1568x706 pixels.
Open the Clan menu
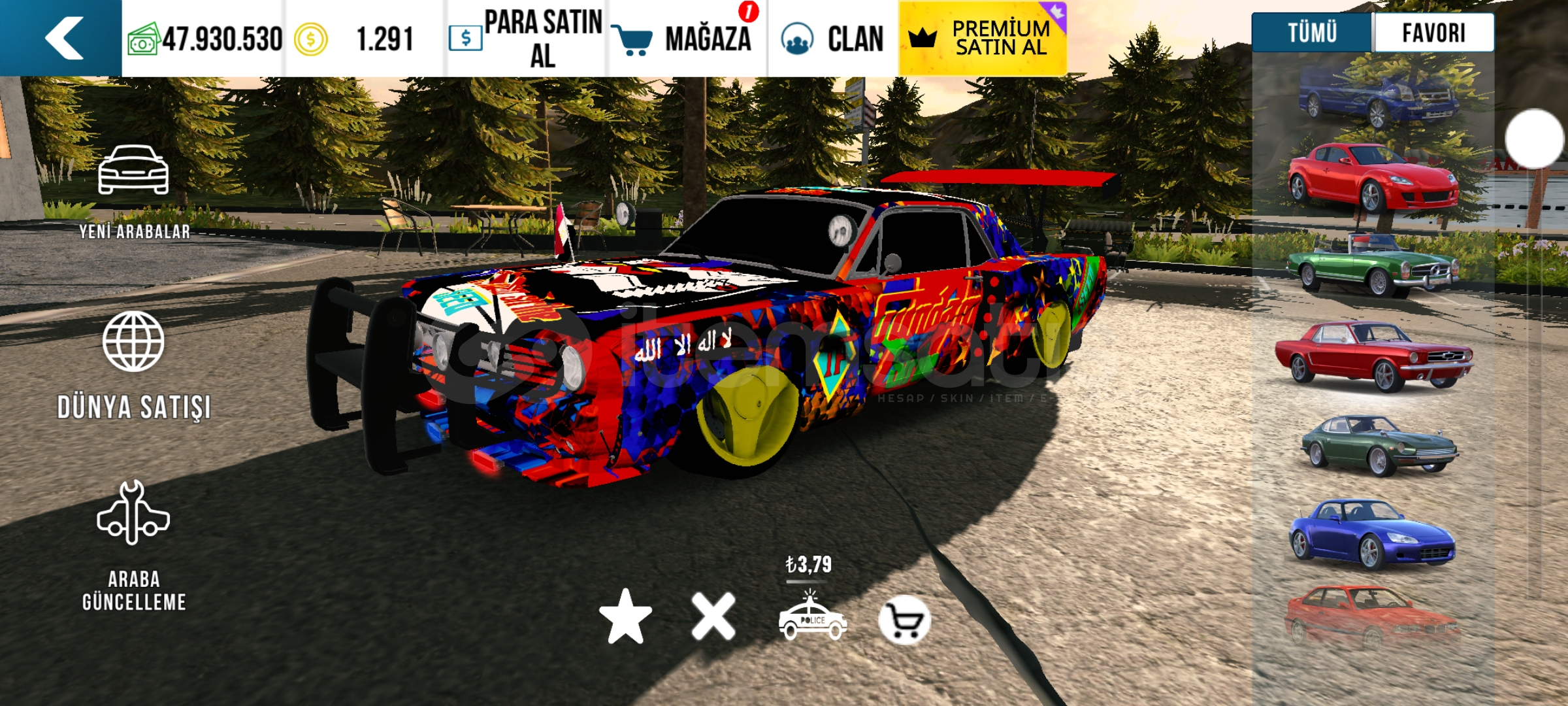833,39
